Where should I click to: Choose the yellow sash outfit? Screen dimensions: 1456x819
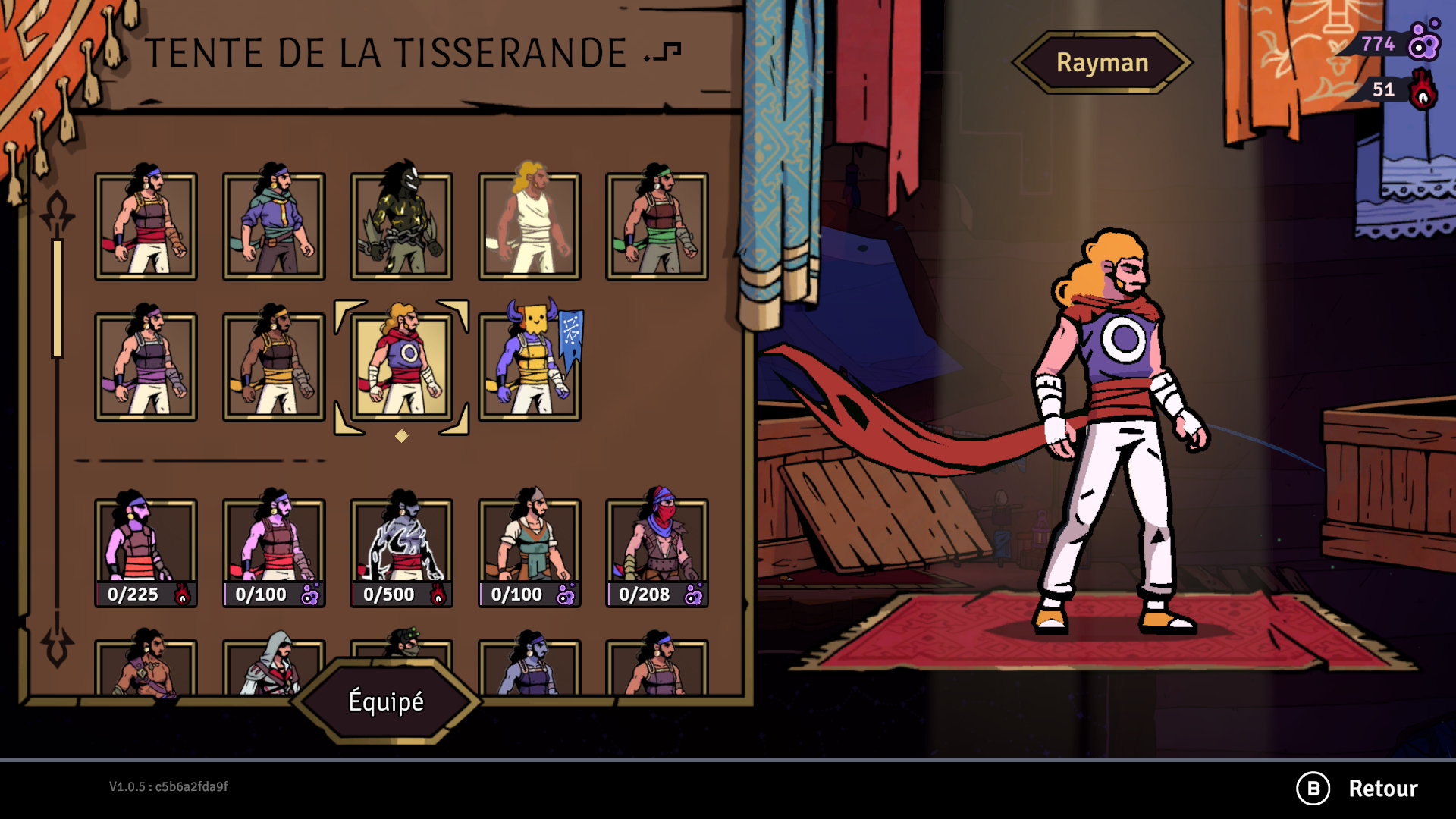[x=274, y=366]
